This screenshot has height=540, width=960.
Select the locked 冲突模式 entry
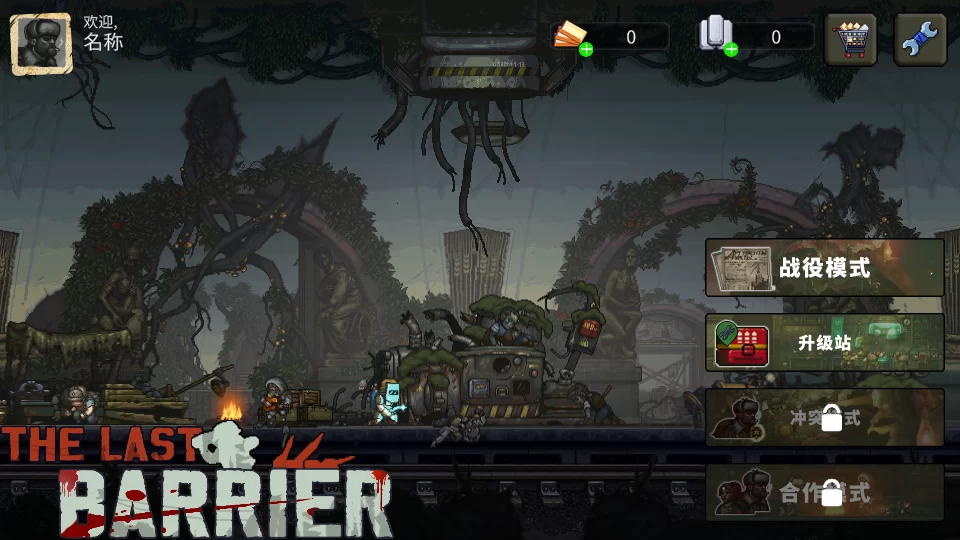click(825, 417)
